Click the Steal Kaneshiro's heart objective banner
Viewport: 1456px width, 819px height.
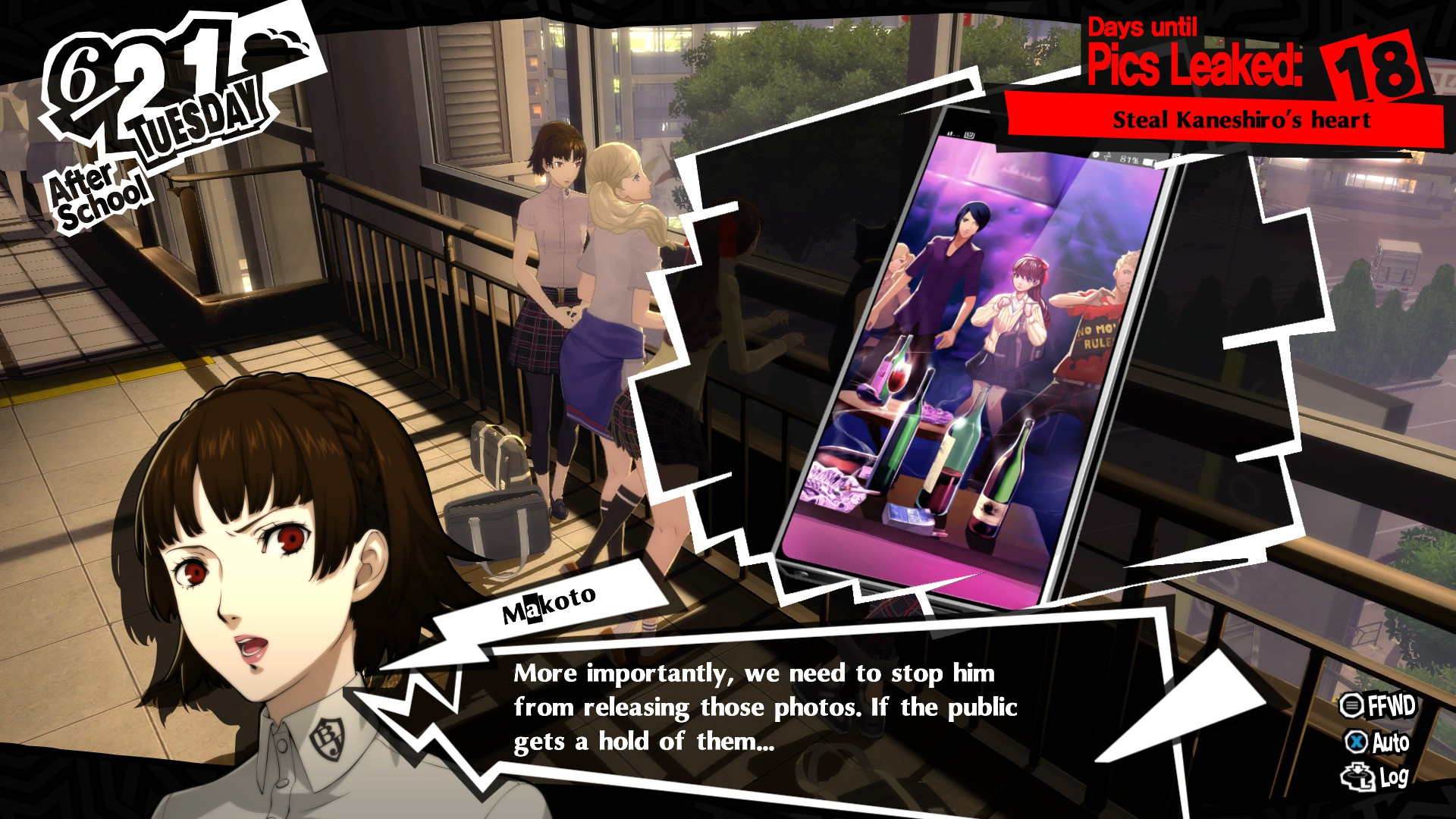(1241, 118)
